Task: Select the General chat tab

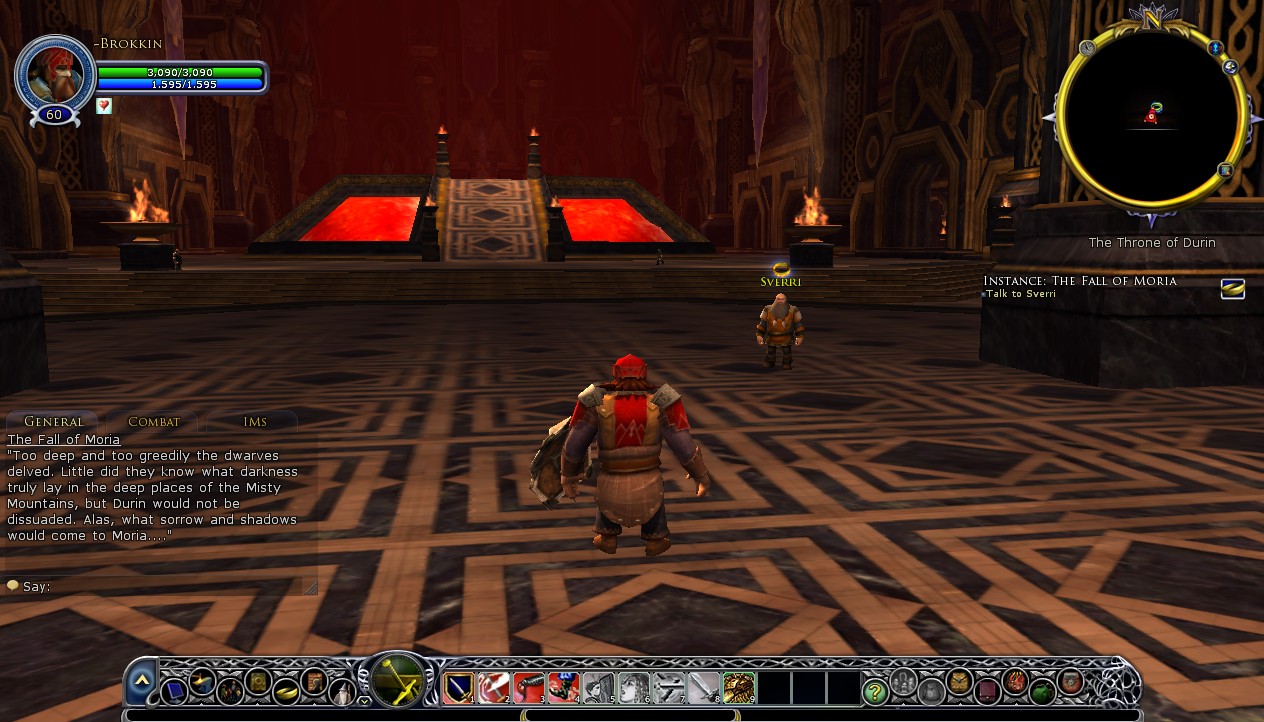Action: pyautogui.click(x=53, y=422)
